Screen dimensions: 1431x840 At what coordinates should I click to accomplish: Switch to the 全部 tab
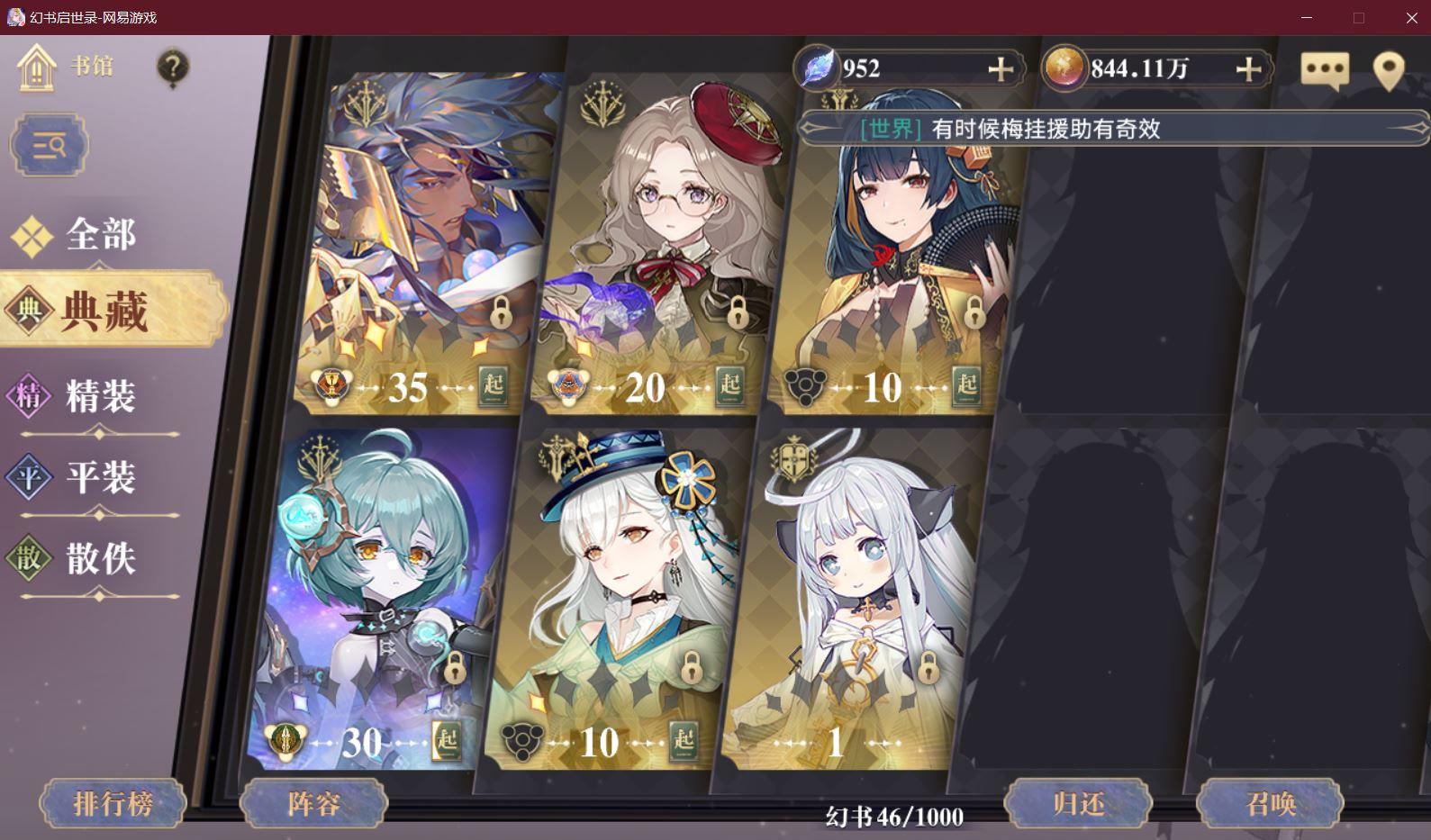coord(99,234)
